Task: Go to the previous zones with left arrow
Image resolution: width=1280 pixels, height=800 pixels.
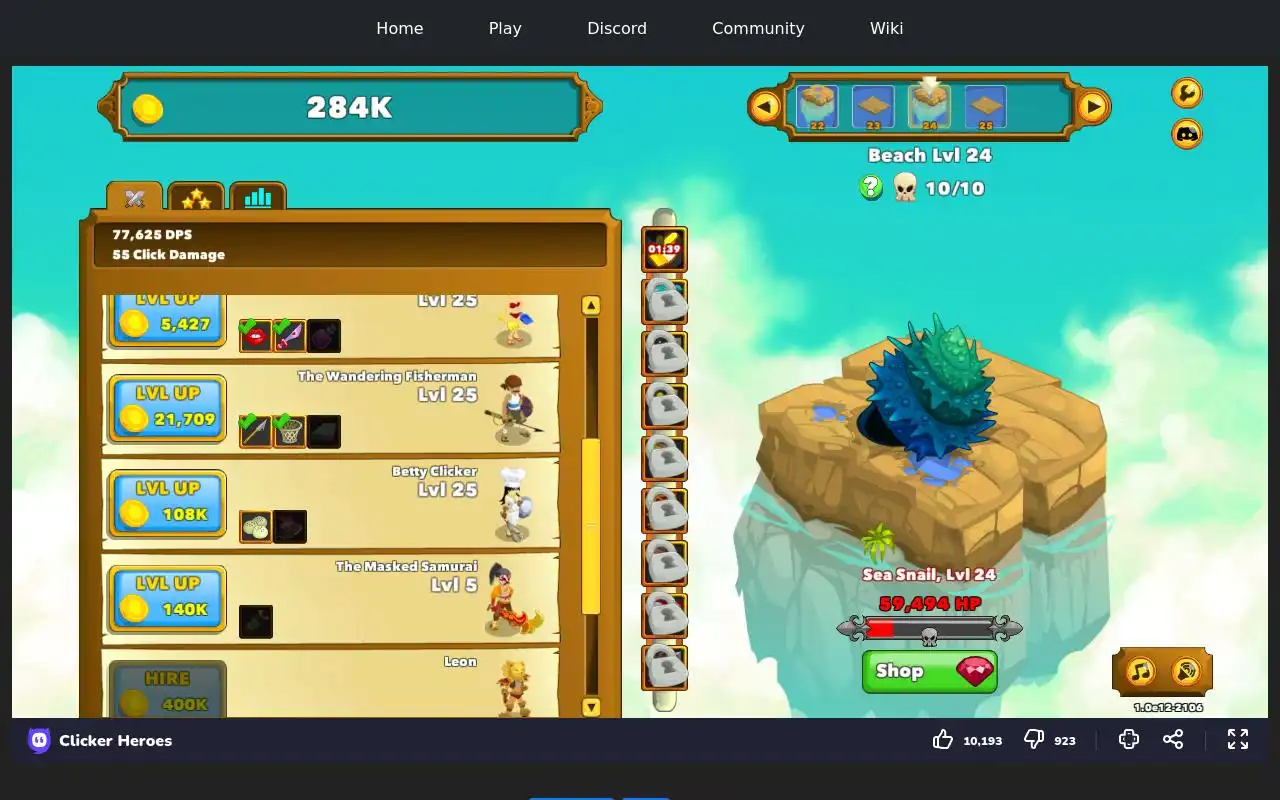Action: (x=765, y=106)
